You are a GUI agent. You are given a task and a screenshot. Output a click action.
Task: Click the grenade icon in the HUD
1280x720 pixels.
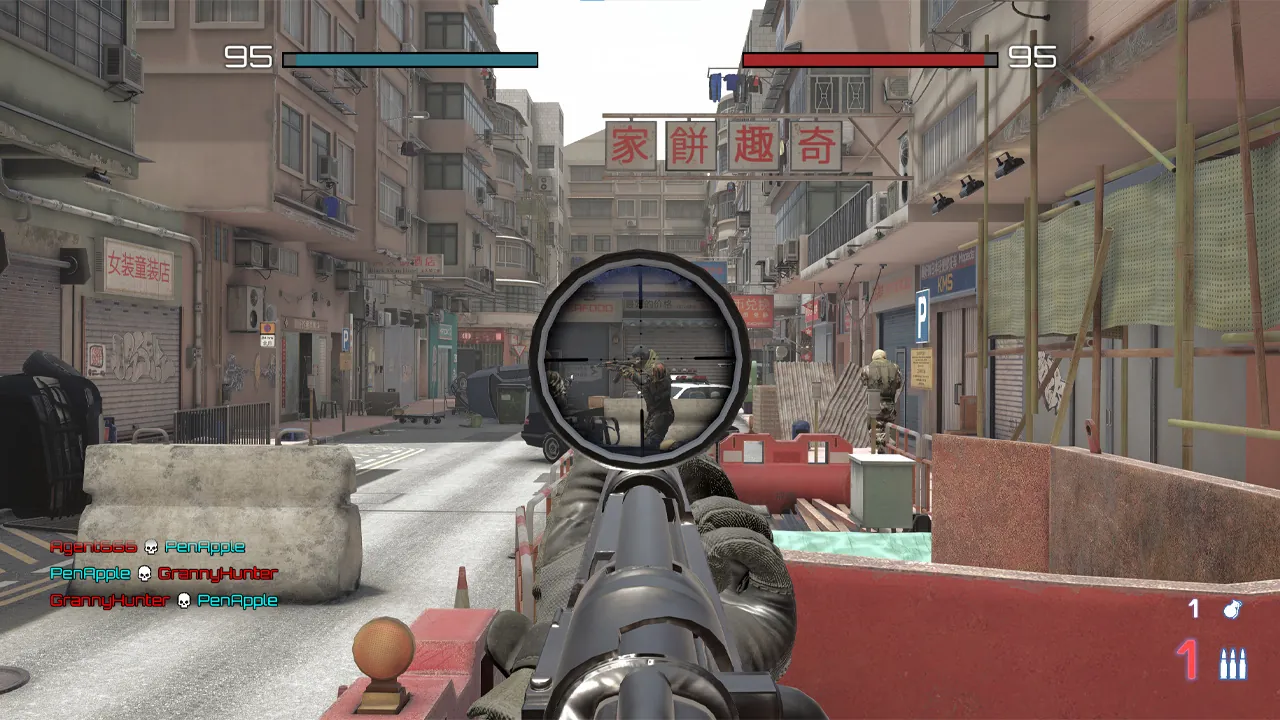[x=1232, y=608]
